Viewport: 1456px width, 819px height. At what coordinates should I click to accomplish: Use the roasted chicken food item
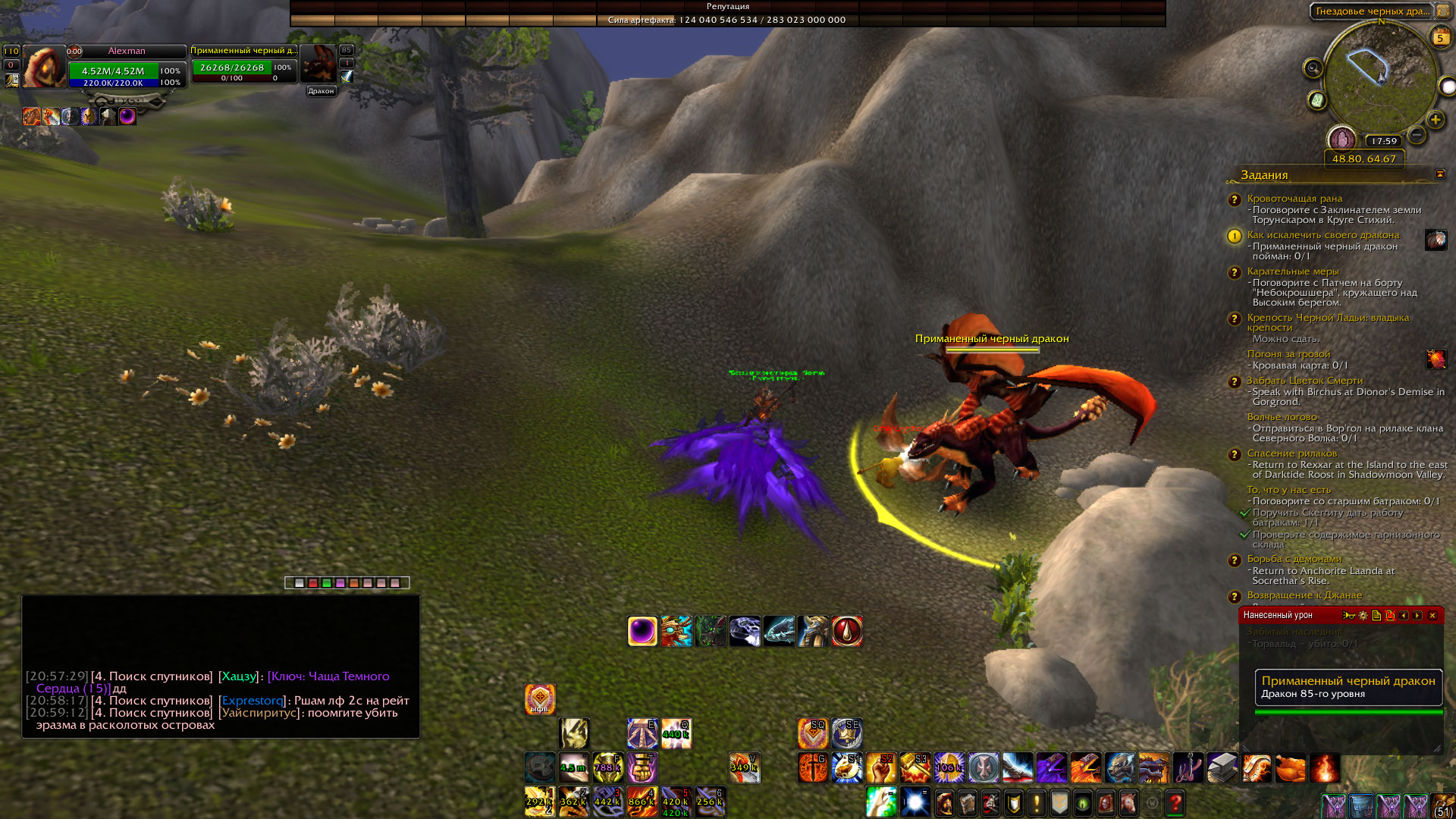[x=1291, y=768]
